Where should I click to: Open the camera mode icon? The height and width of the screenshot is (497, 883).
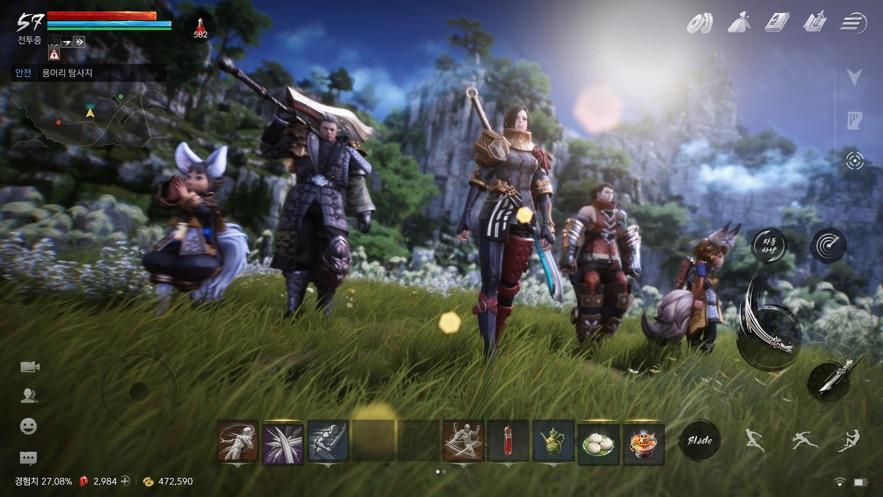(x=29, y=367)
